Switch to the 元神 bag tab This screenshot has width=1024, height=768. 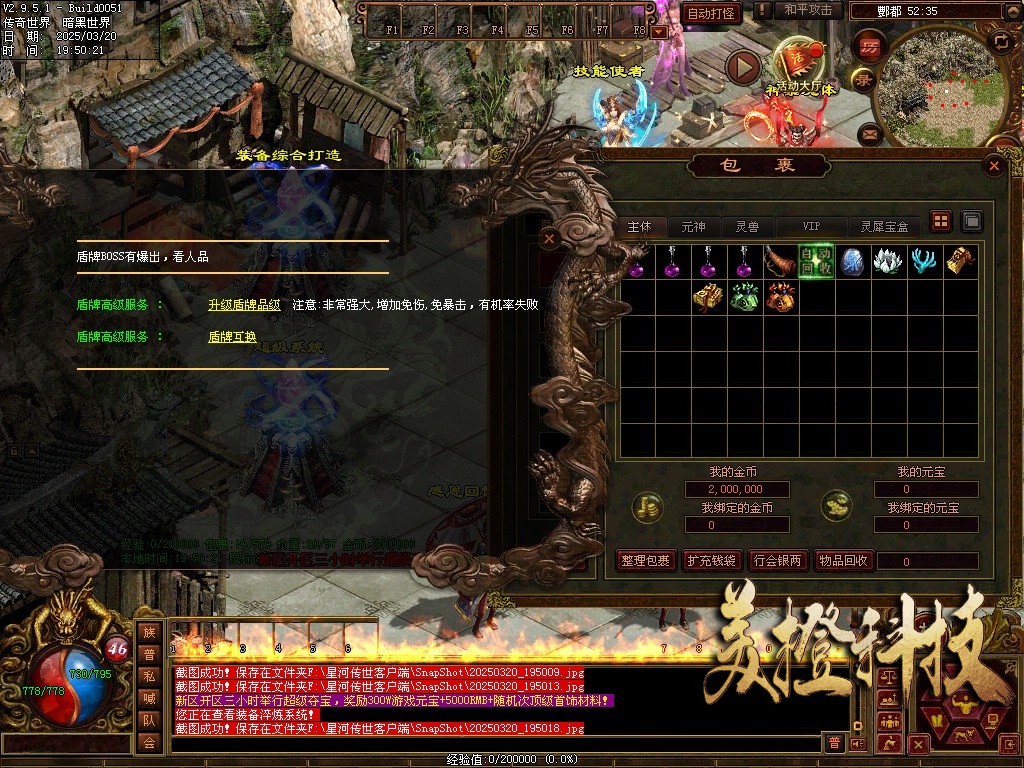pyautogui.click(x=693, y=227)
